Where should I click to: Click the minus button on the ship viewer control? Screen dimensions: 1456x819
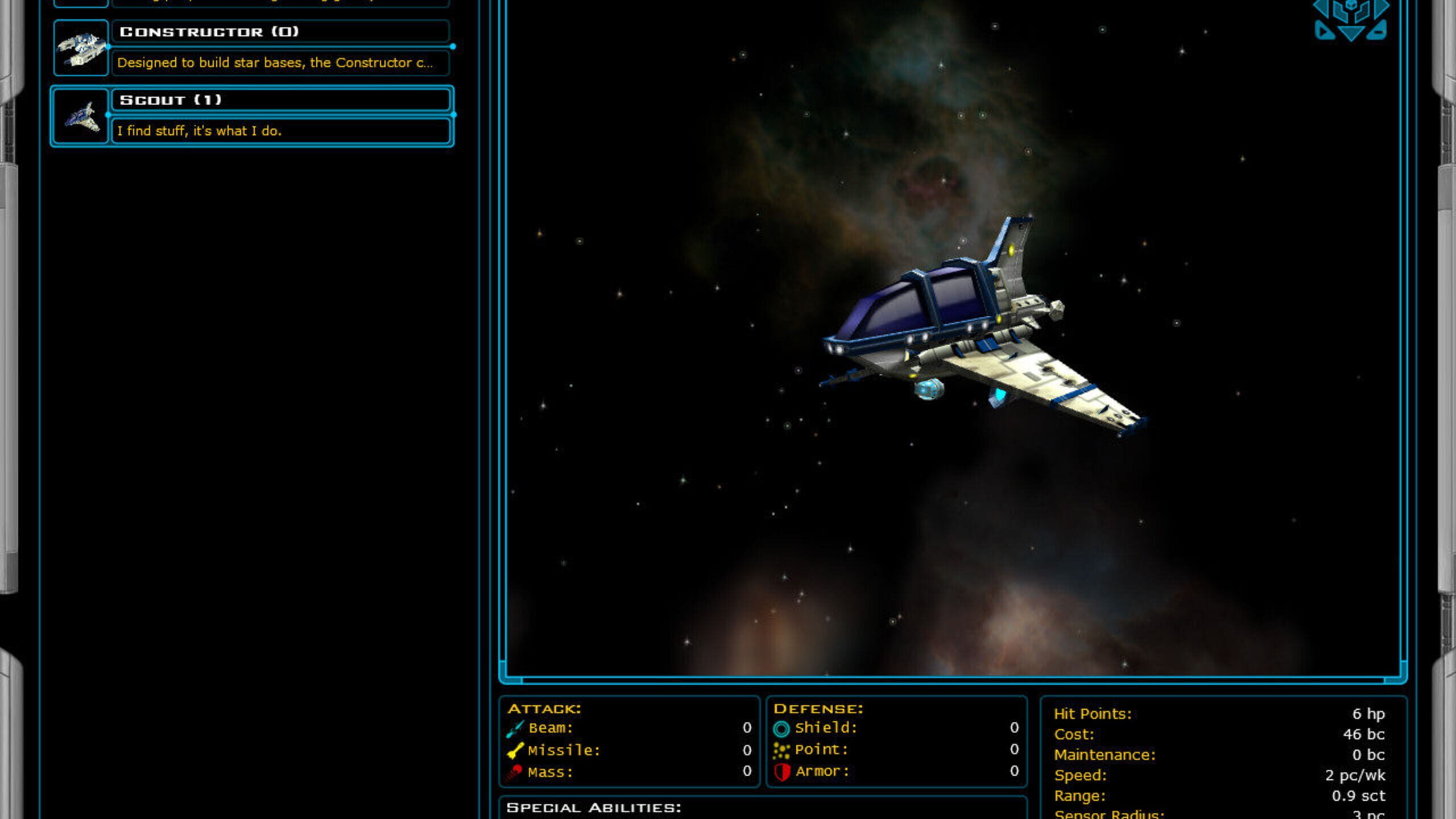[x=1377, y=32]
